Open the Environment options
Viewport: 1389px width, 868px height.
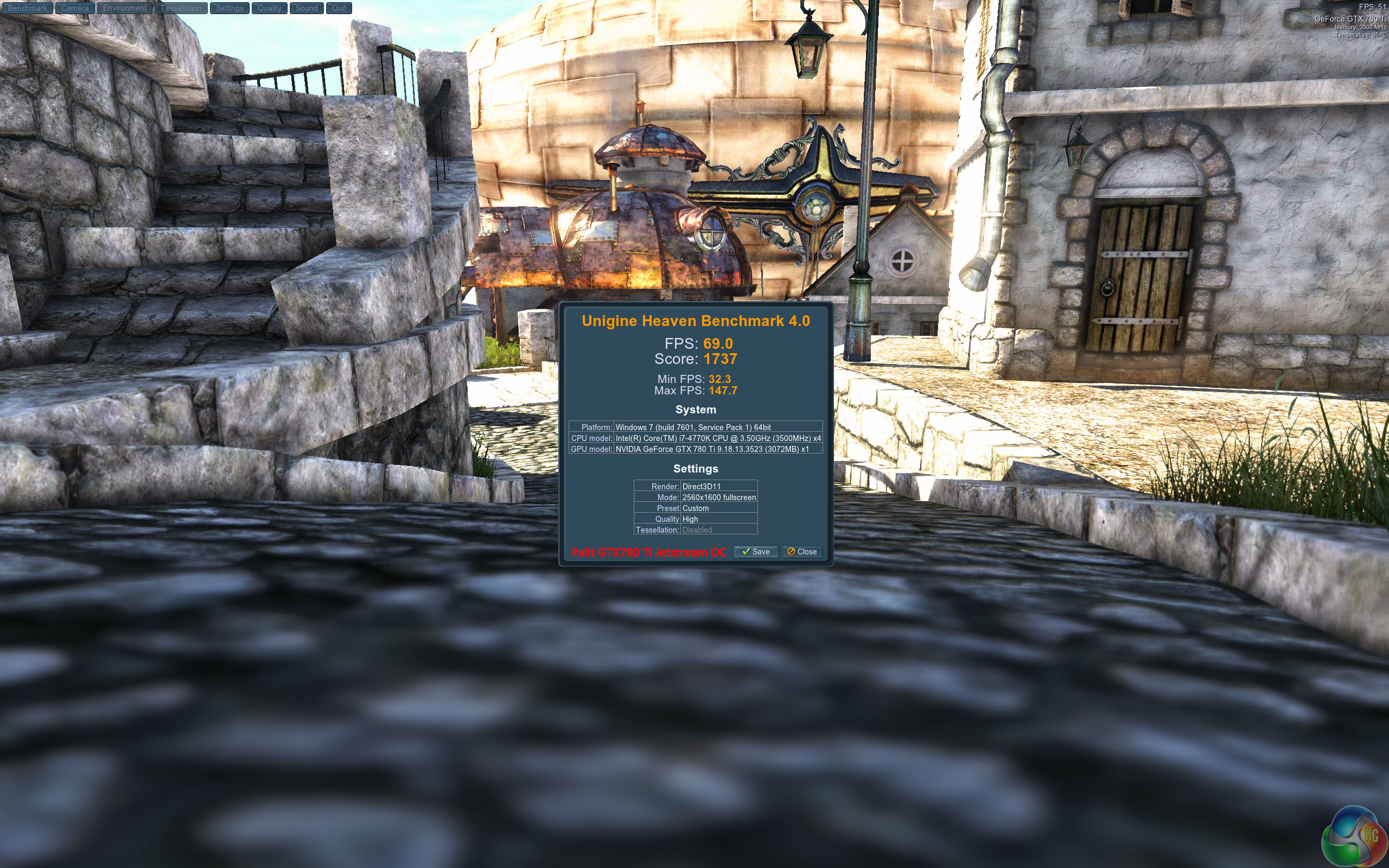click(125, 8)
